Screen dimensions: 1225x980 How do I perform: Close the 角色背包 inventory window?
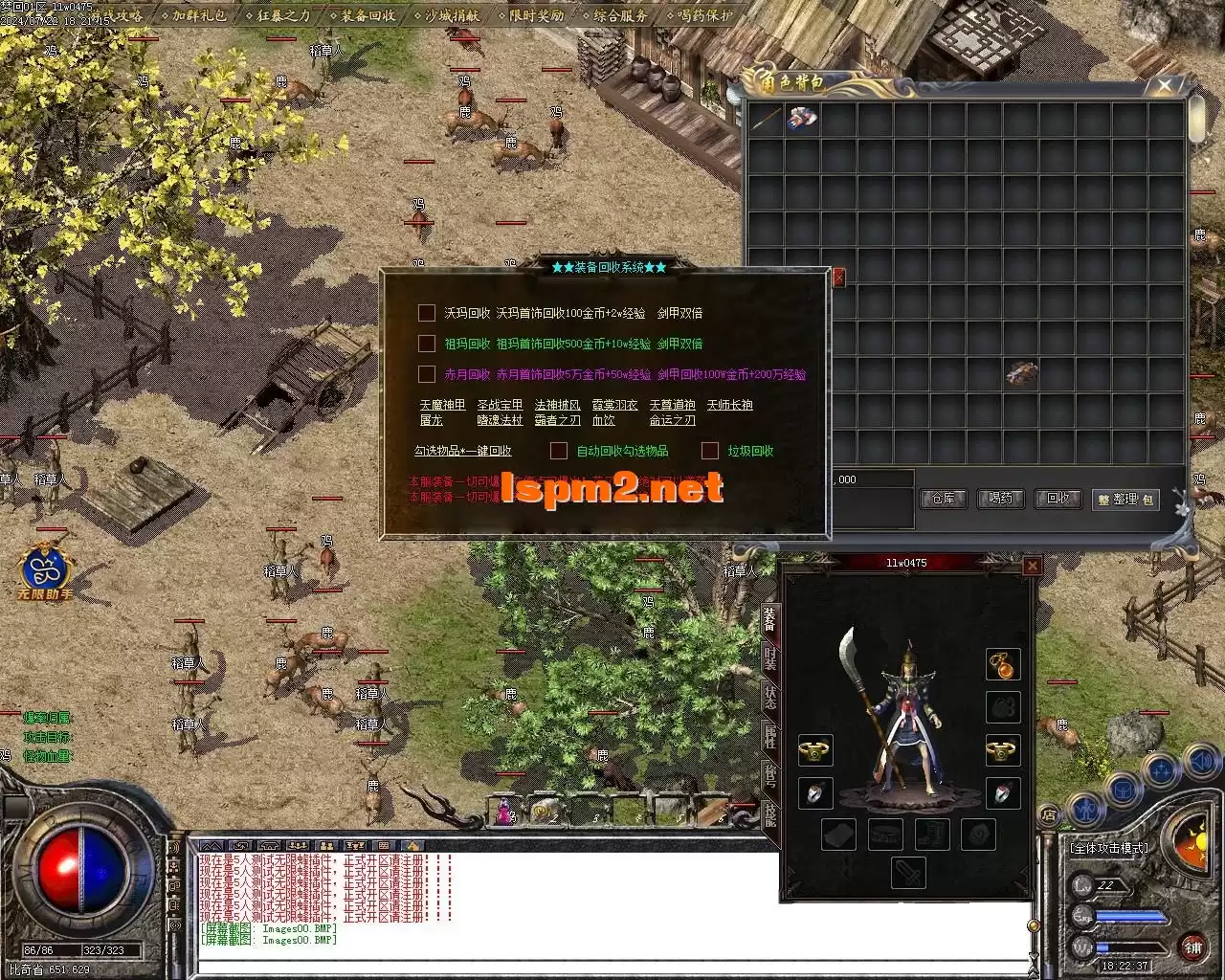pos(1165,86)
